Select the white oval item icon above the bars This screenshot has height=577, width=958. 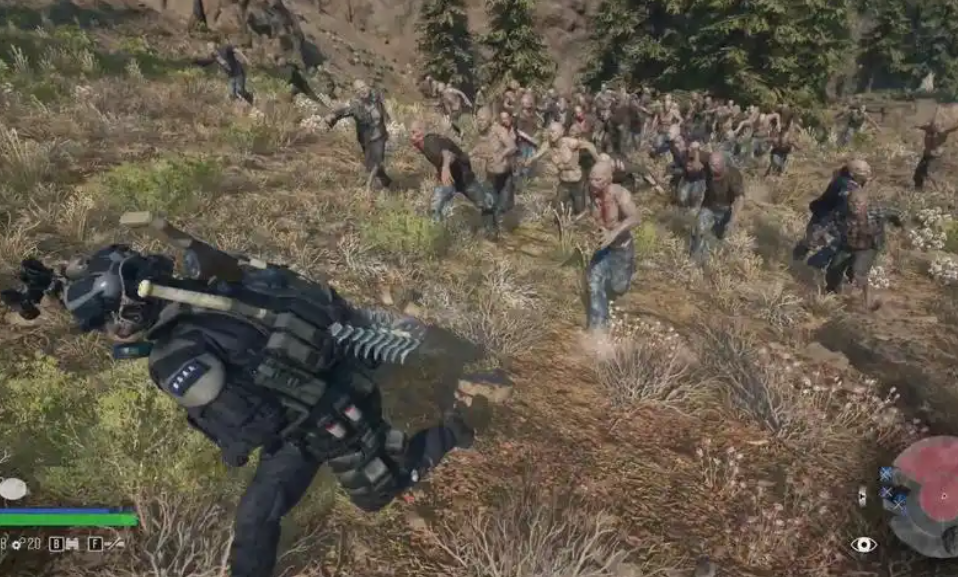[12, 489]
